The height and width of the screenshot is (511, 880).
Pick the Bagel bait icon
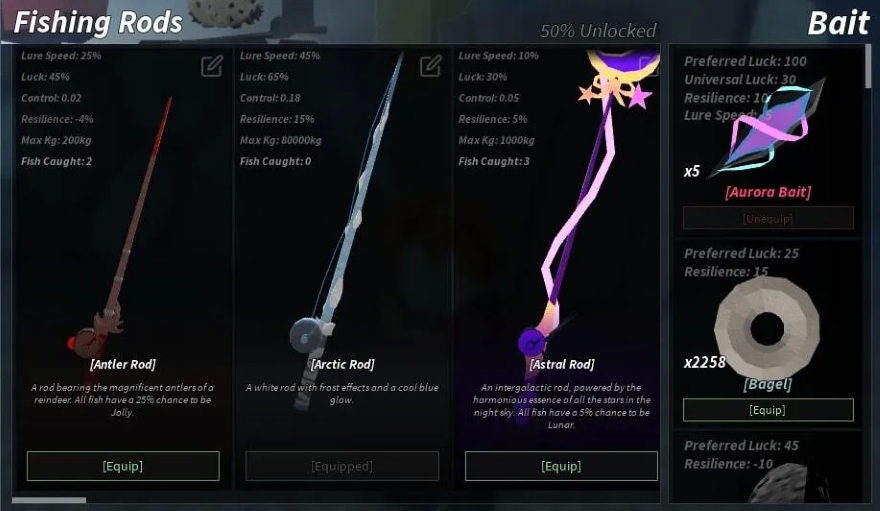pos(766,328)
